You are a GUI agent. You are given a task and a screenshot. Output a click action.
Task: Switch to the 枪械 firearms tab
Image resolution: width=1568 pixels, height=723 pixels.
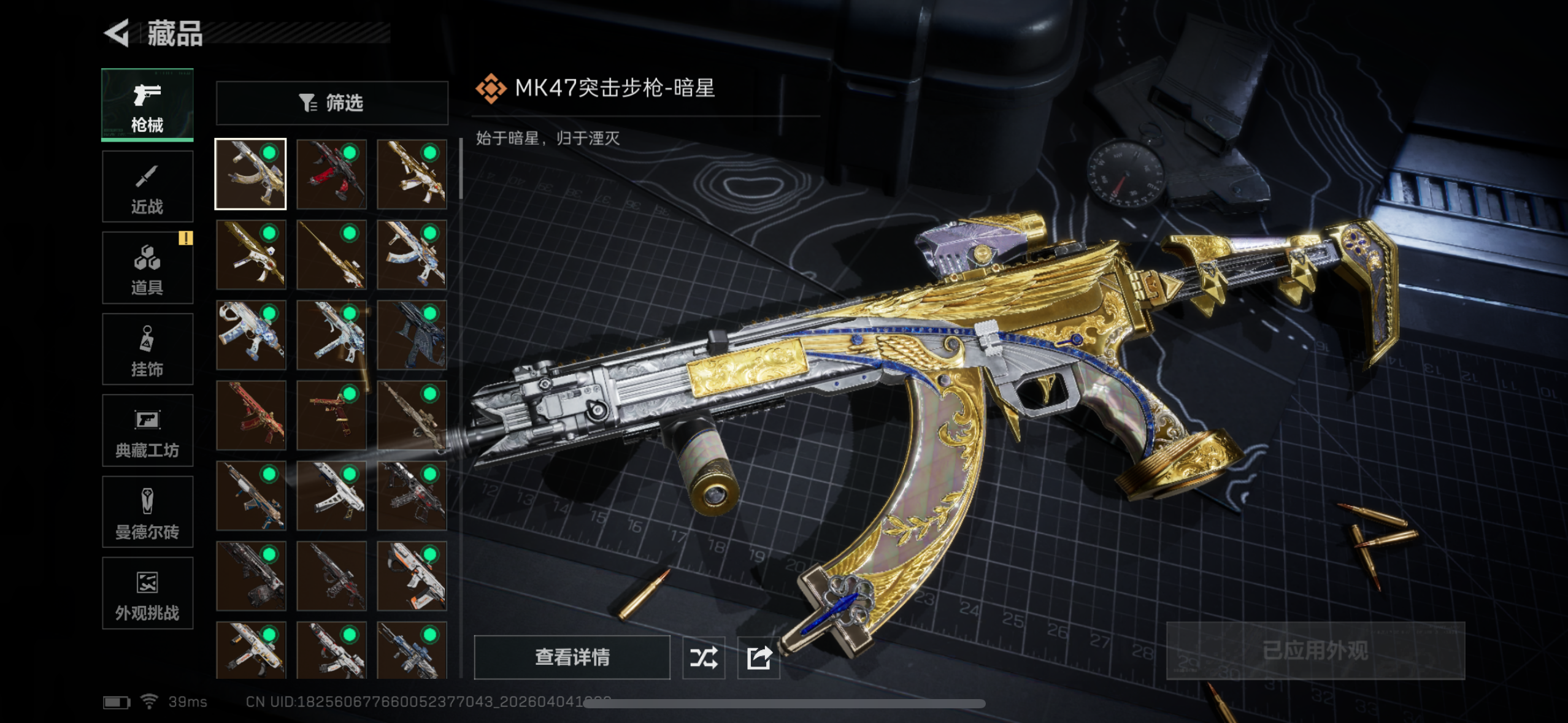(x=147, y=105)
